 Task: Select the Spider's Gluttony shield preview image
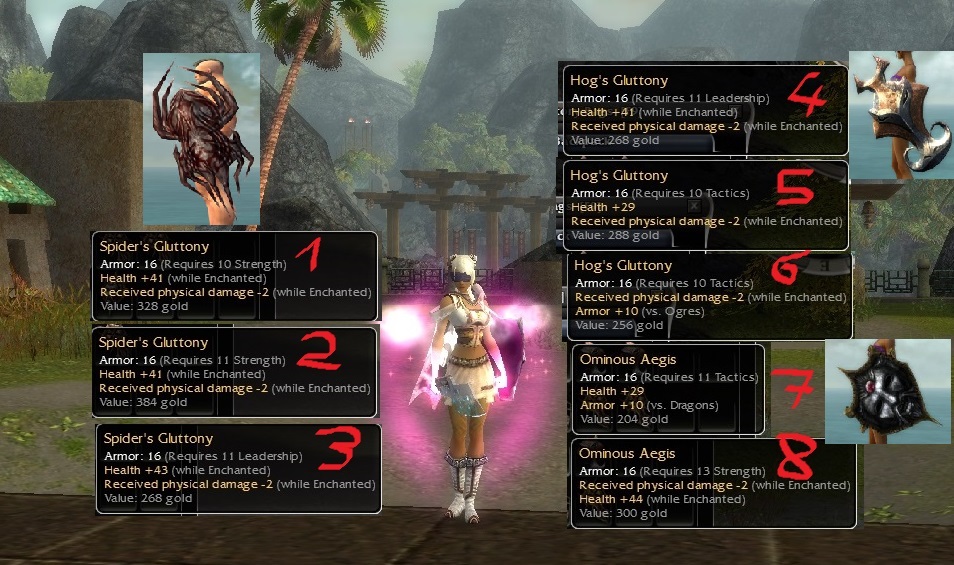(201, 138)
